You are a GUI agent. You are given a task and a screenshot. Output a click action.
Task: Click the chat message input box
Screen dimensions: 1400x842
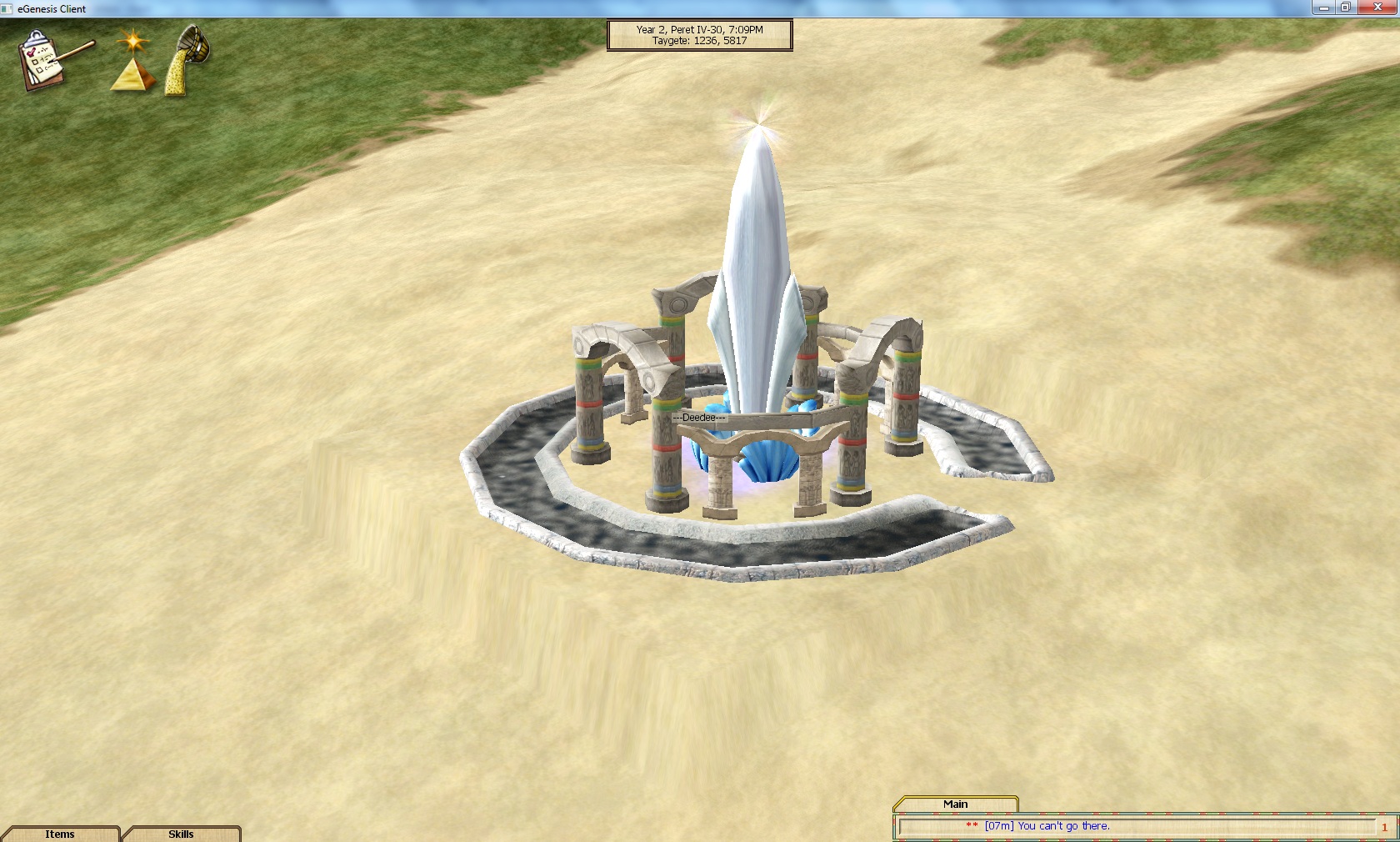point(1133,826)
